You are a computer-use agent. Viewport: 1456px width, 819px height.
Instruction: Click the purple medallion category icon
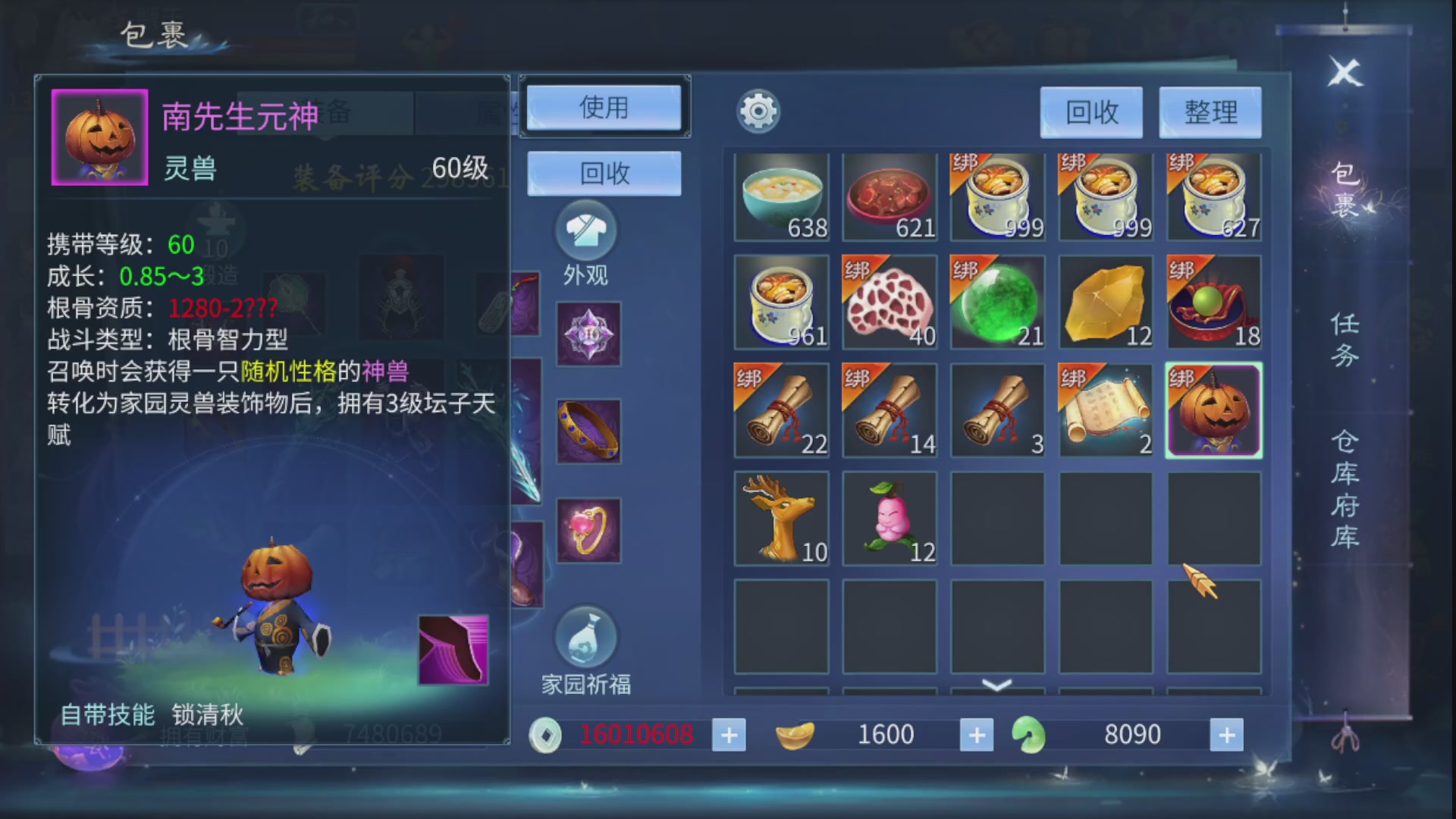[588, 332]
